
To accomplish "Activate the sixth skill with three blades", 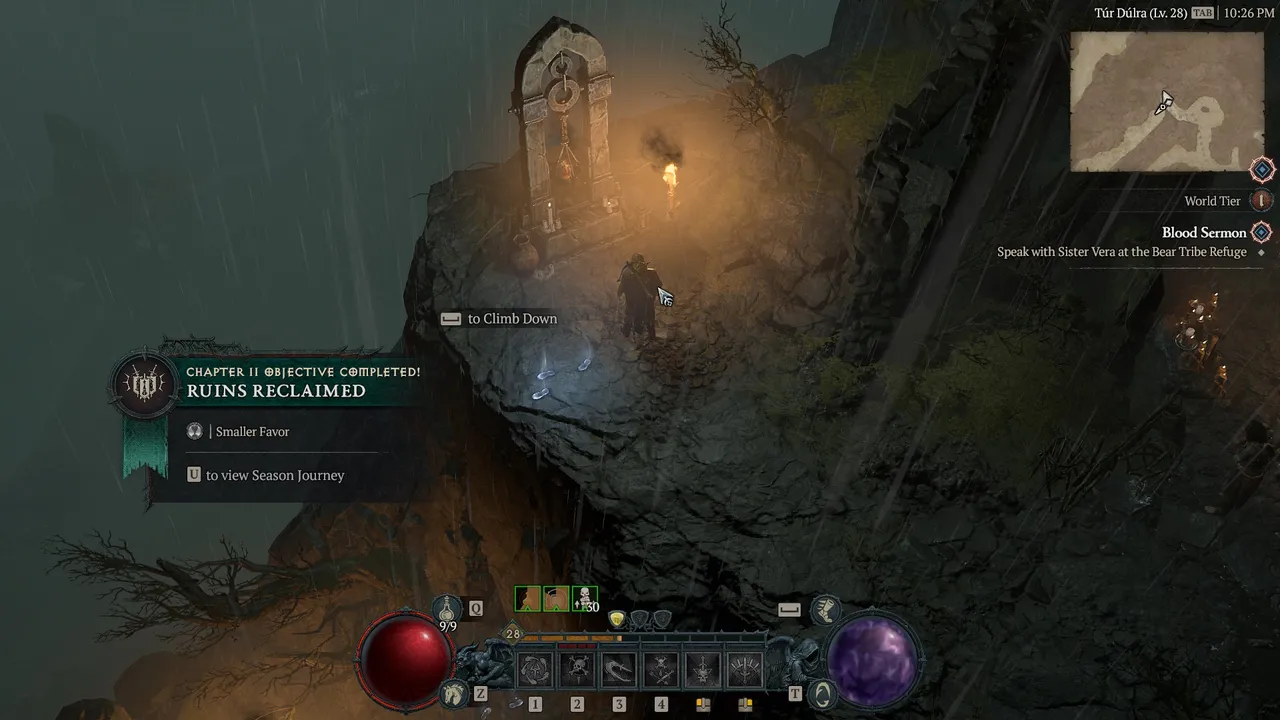I will pos(745,669).
